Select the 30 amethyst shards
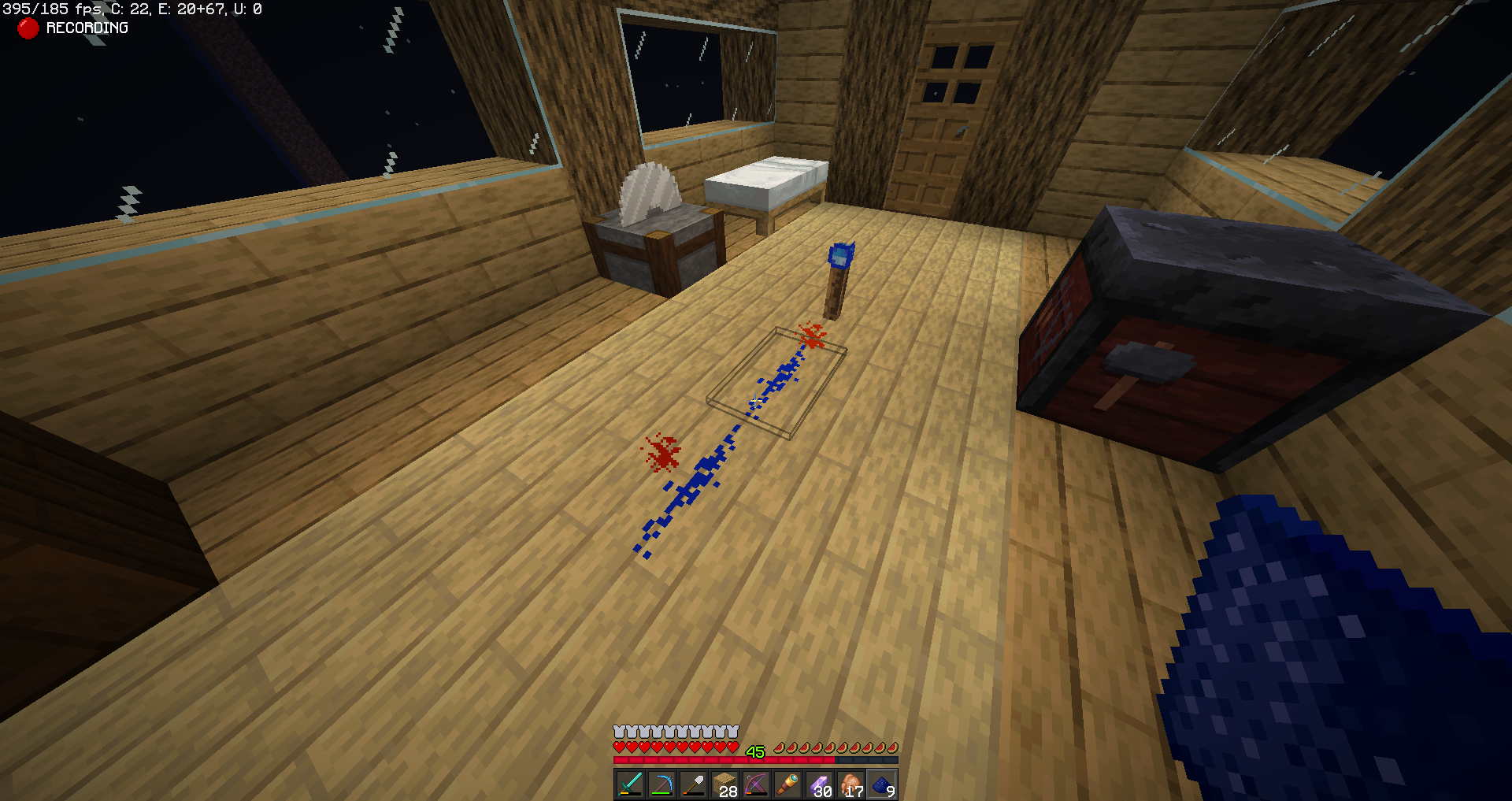1512x801 pixels. (x=819, y=787)
